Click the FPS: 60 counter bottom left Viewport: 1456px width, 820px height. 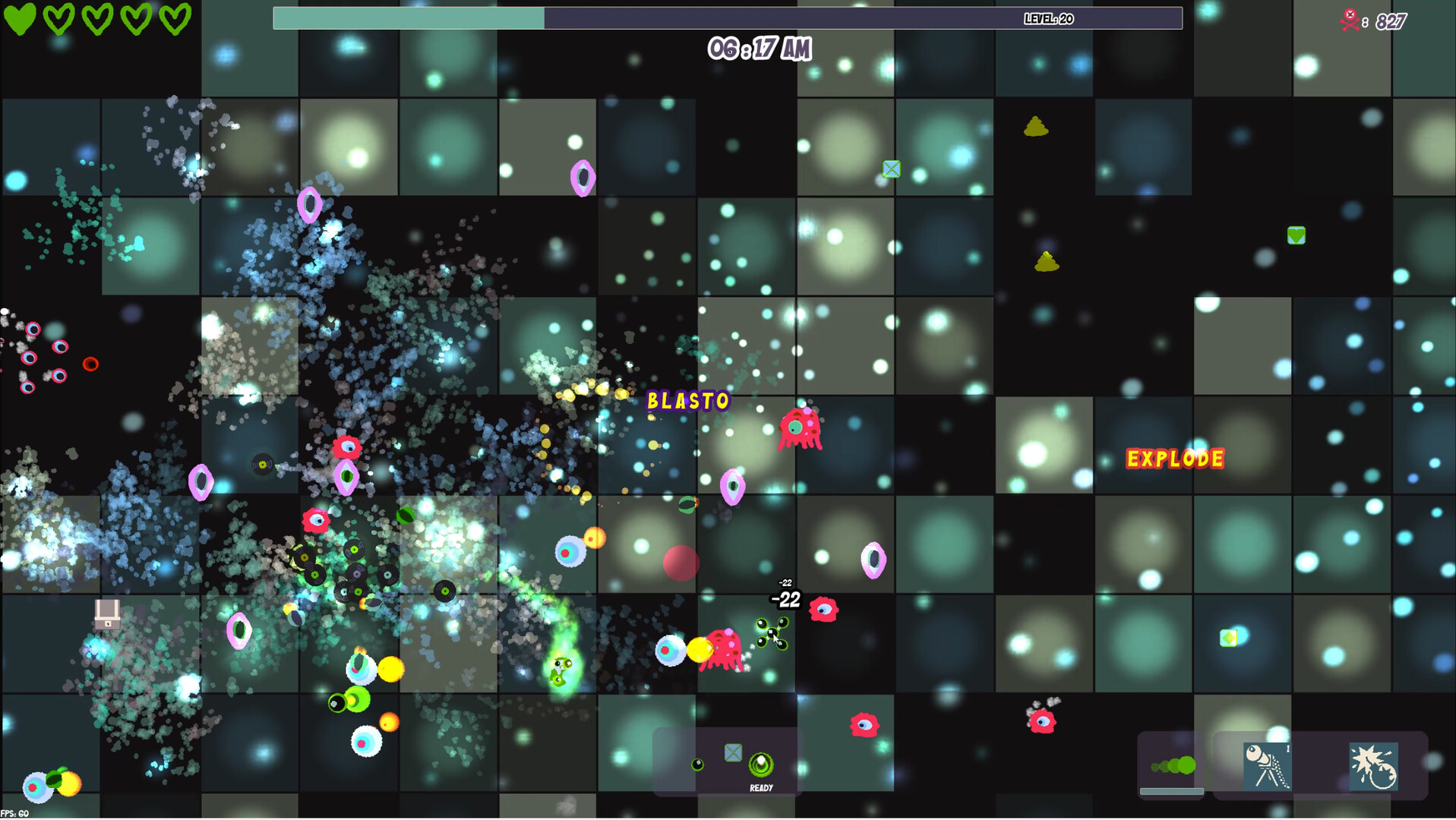[x=15, y=812]
